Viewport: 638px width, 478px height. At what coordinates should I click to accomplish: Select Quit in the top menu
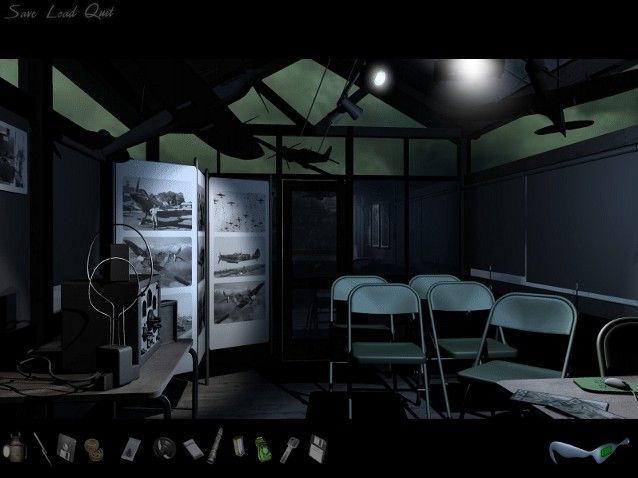[98, 12]
